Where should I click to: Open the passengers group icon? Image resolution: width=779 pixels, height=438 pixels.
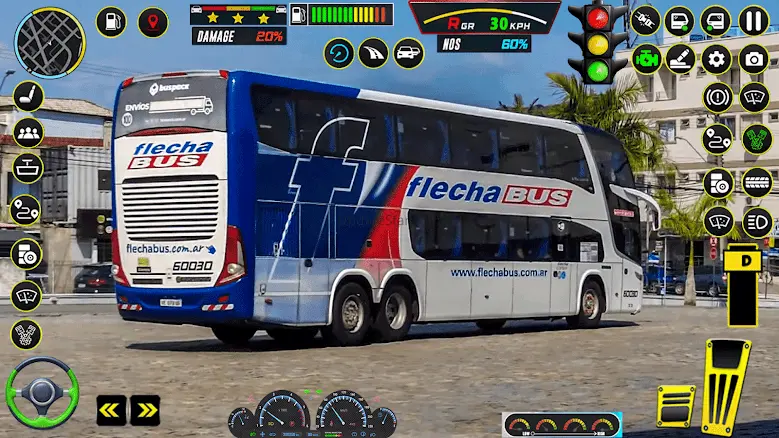(27, 132)
